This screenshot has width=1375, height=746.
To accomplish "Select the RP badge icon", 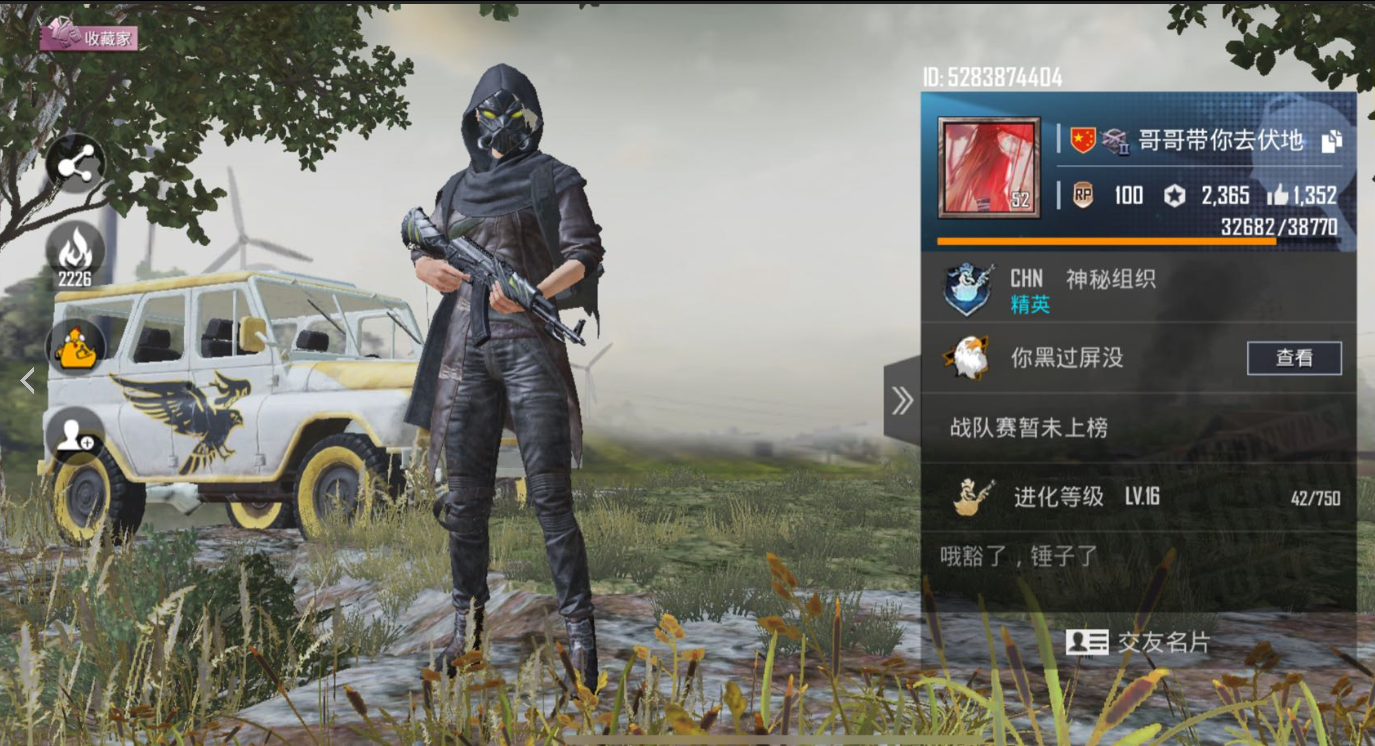I will tap(1083, 195).
